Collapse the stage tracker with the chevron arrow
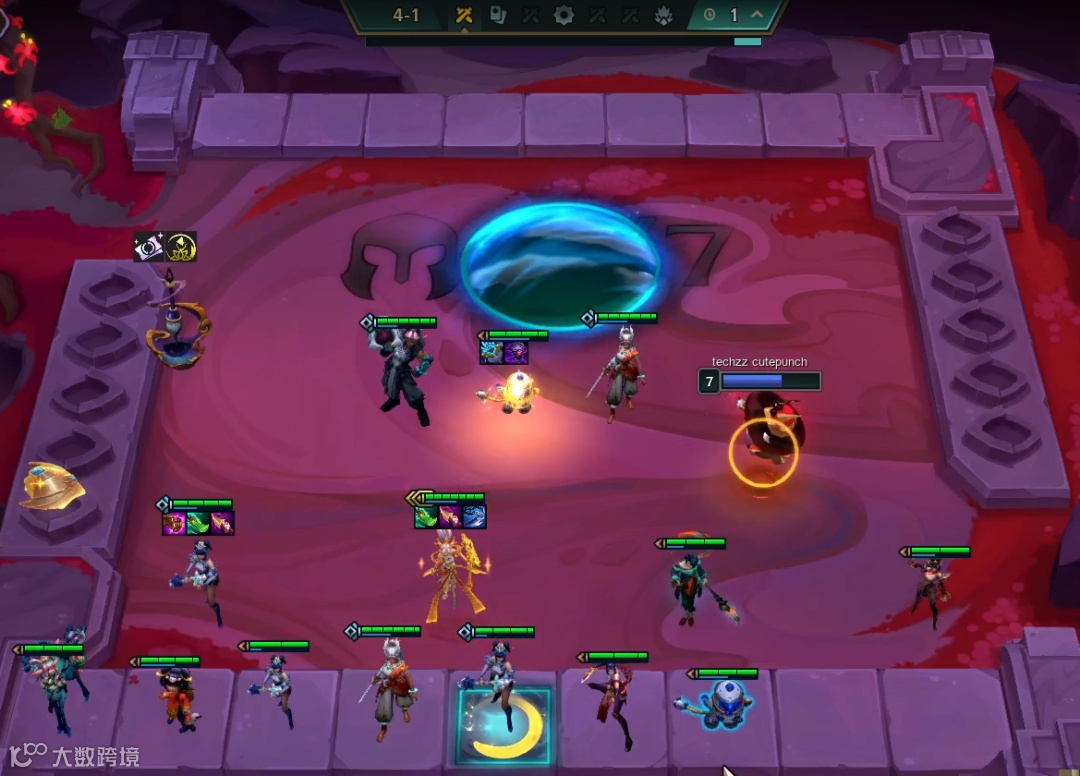Screen dimensions: 1080x776 [757, 15]
